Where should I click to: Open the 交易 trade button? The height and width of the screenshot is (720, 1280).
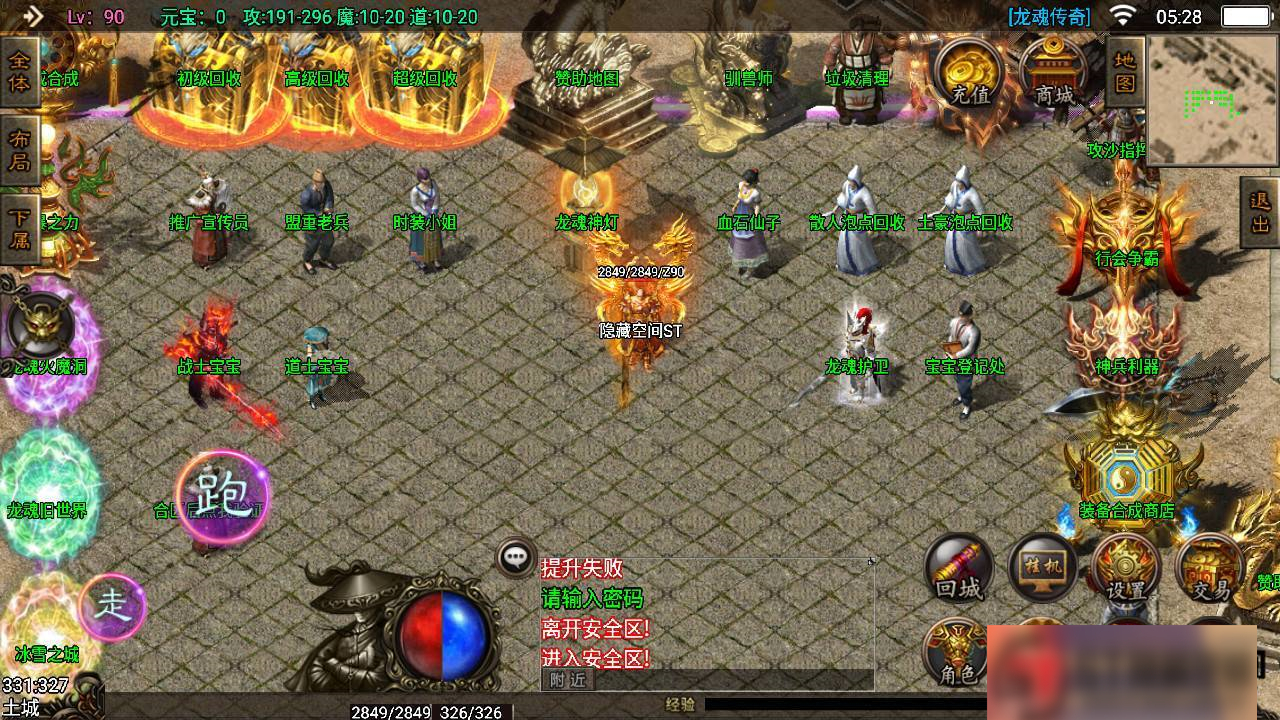[x=1209, y=569]
